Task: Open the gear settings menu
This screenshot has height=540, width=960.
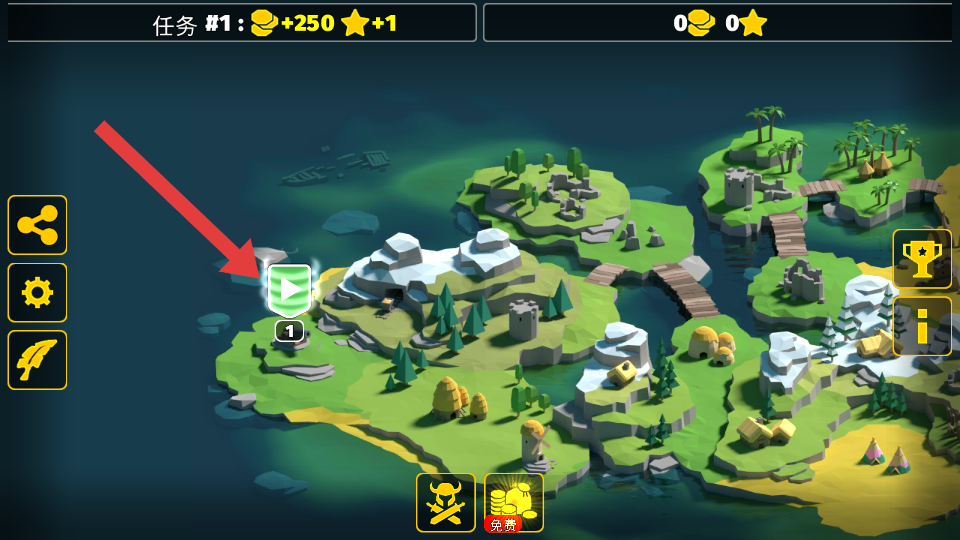Action: (x=38, y=292)
